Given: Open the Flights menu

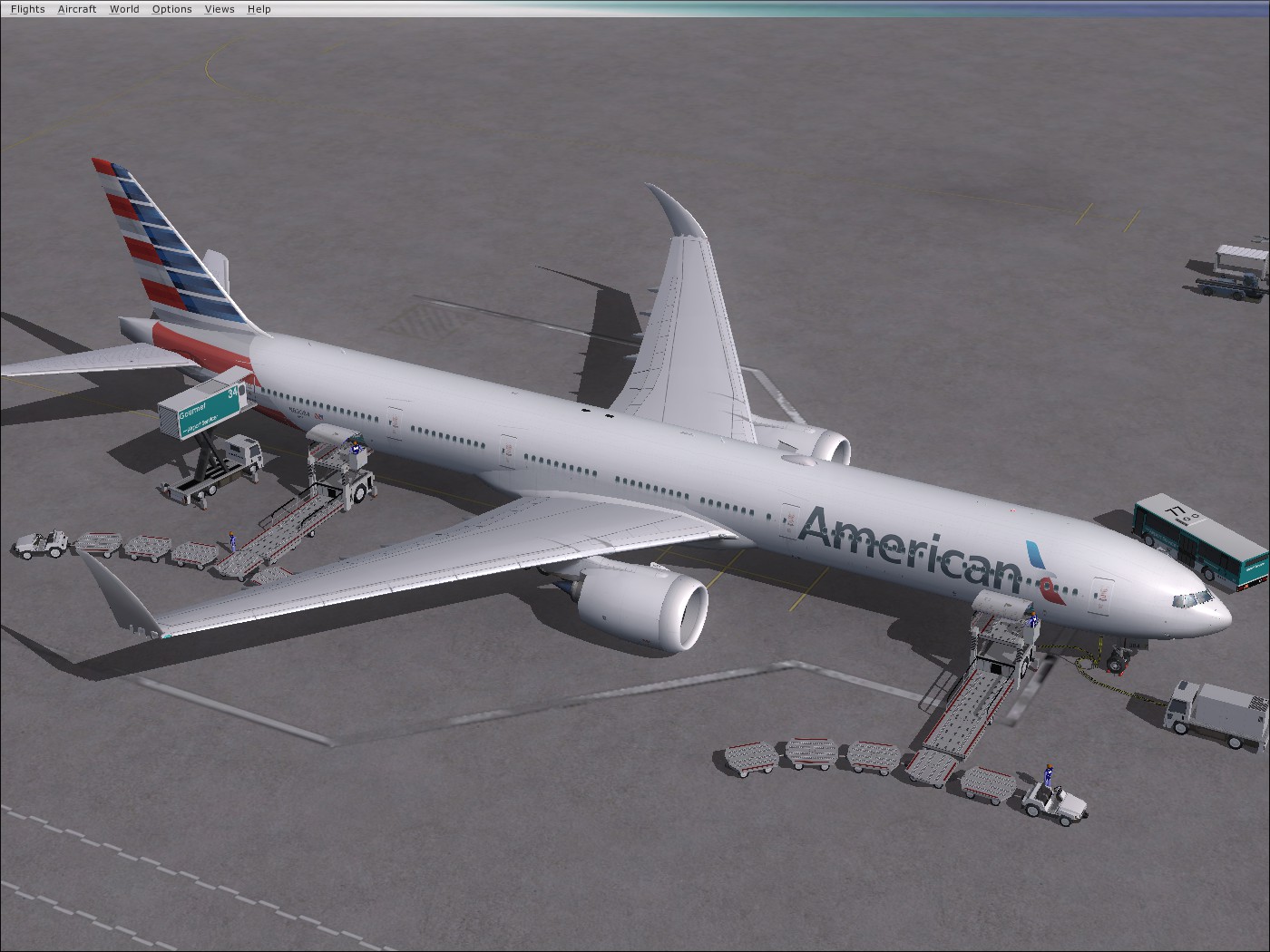Looking at the screenshot, I should pyautogui.click(x=26, y=8).
